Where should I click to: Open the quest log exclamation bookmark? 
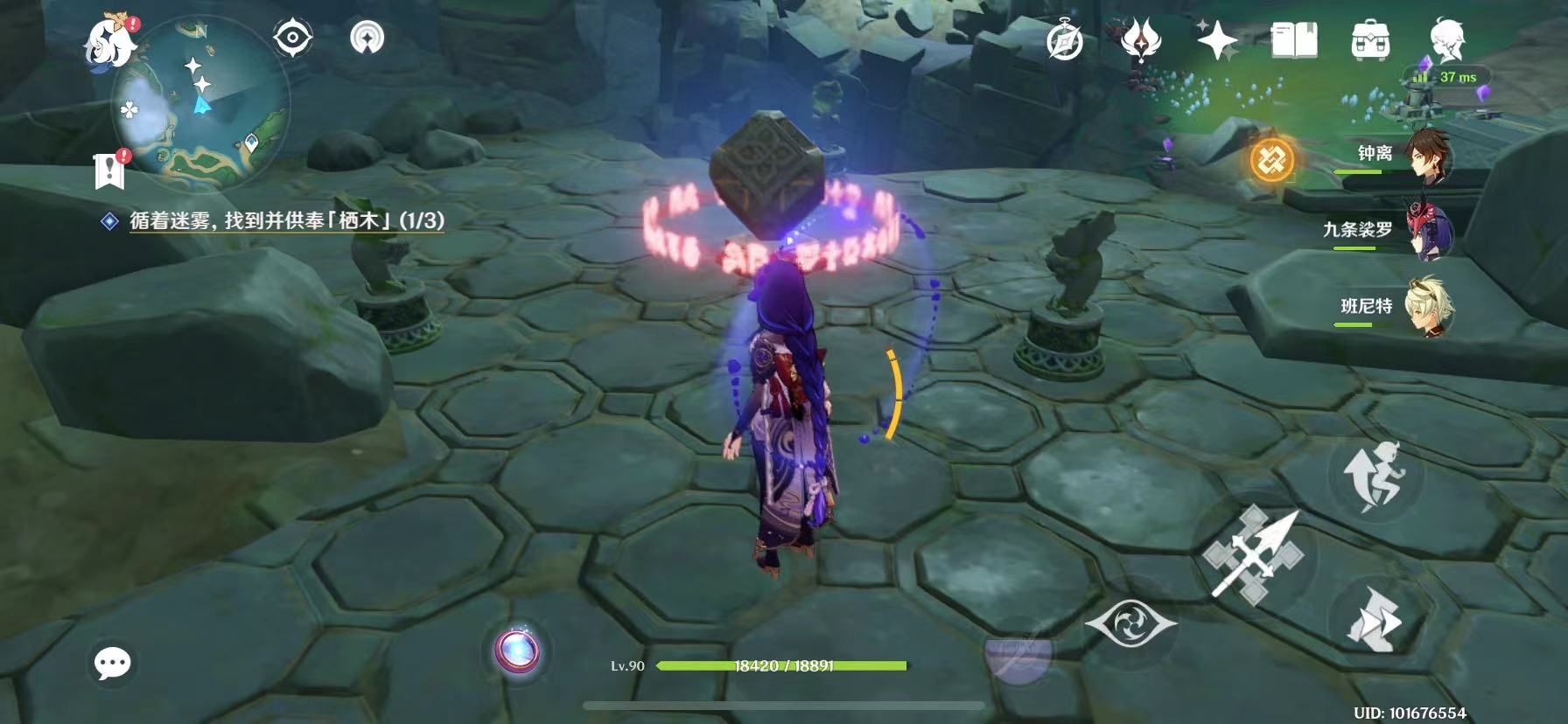pyautogui.click(x=110, y=171)
